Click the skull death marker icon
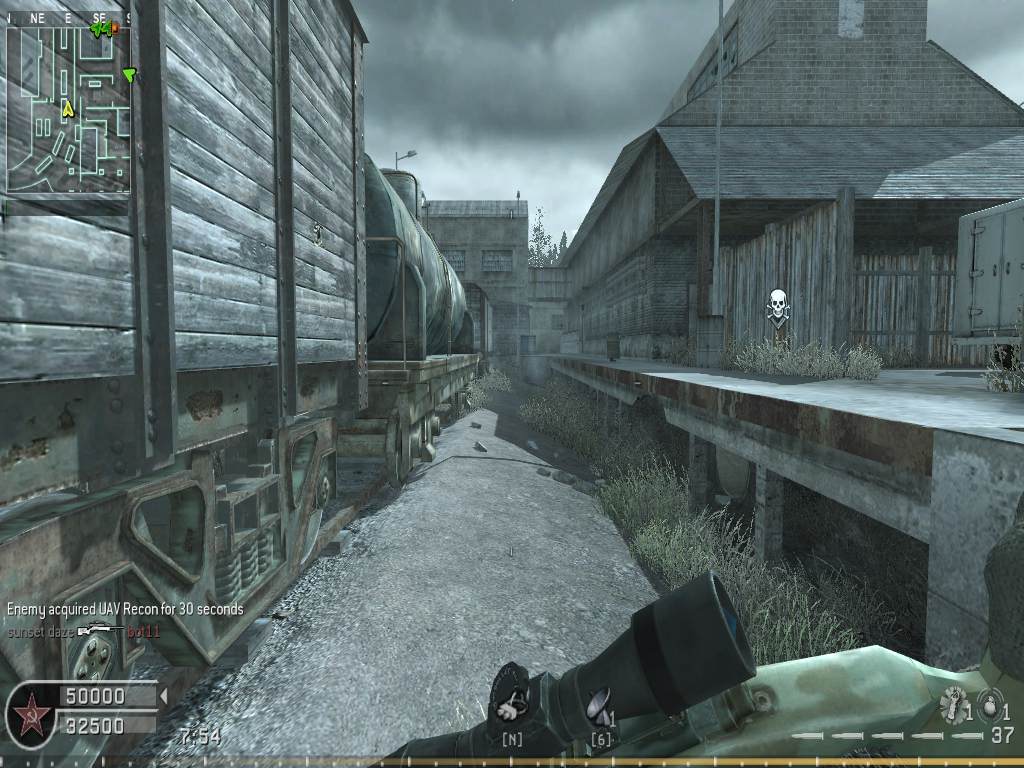 [776, 305]
